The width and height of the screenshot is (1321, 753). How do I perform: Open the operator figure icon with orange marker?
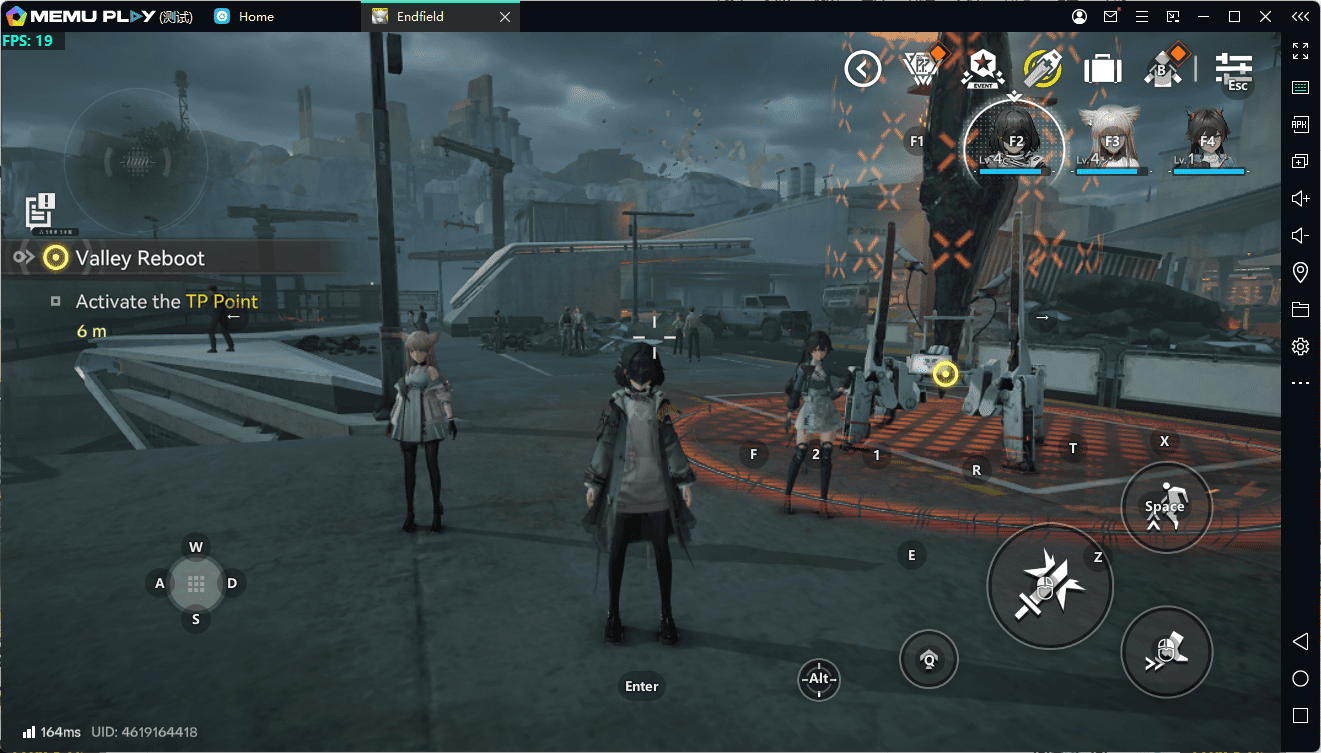click(1164, 66)
